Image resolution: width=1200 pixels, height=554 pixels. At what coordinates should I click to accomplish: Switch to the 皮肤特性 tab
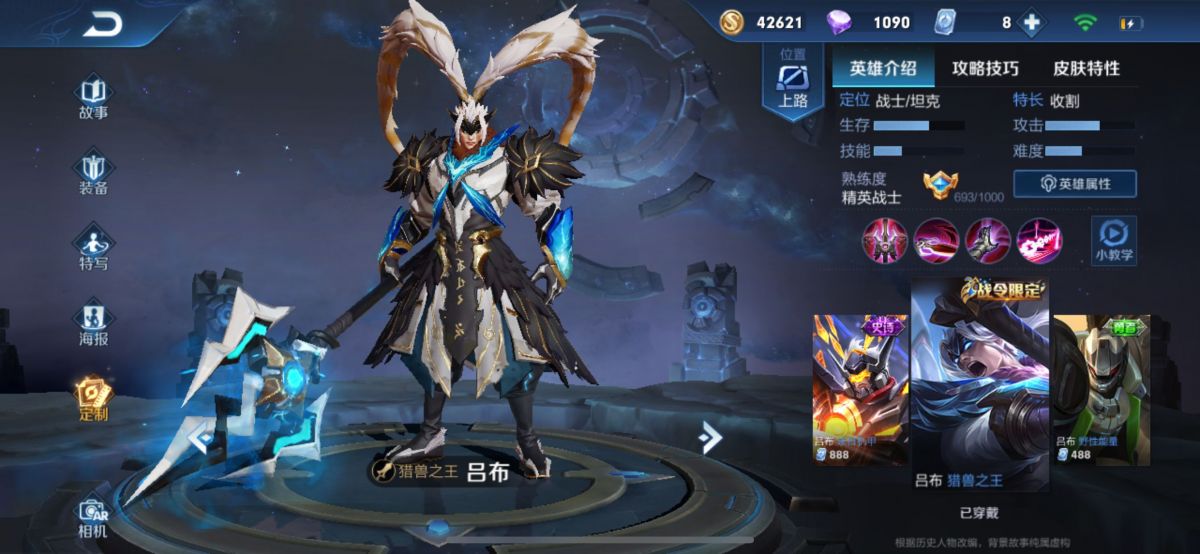tap(1086, 68)
